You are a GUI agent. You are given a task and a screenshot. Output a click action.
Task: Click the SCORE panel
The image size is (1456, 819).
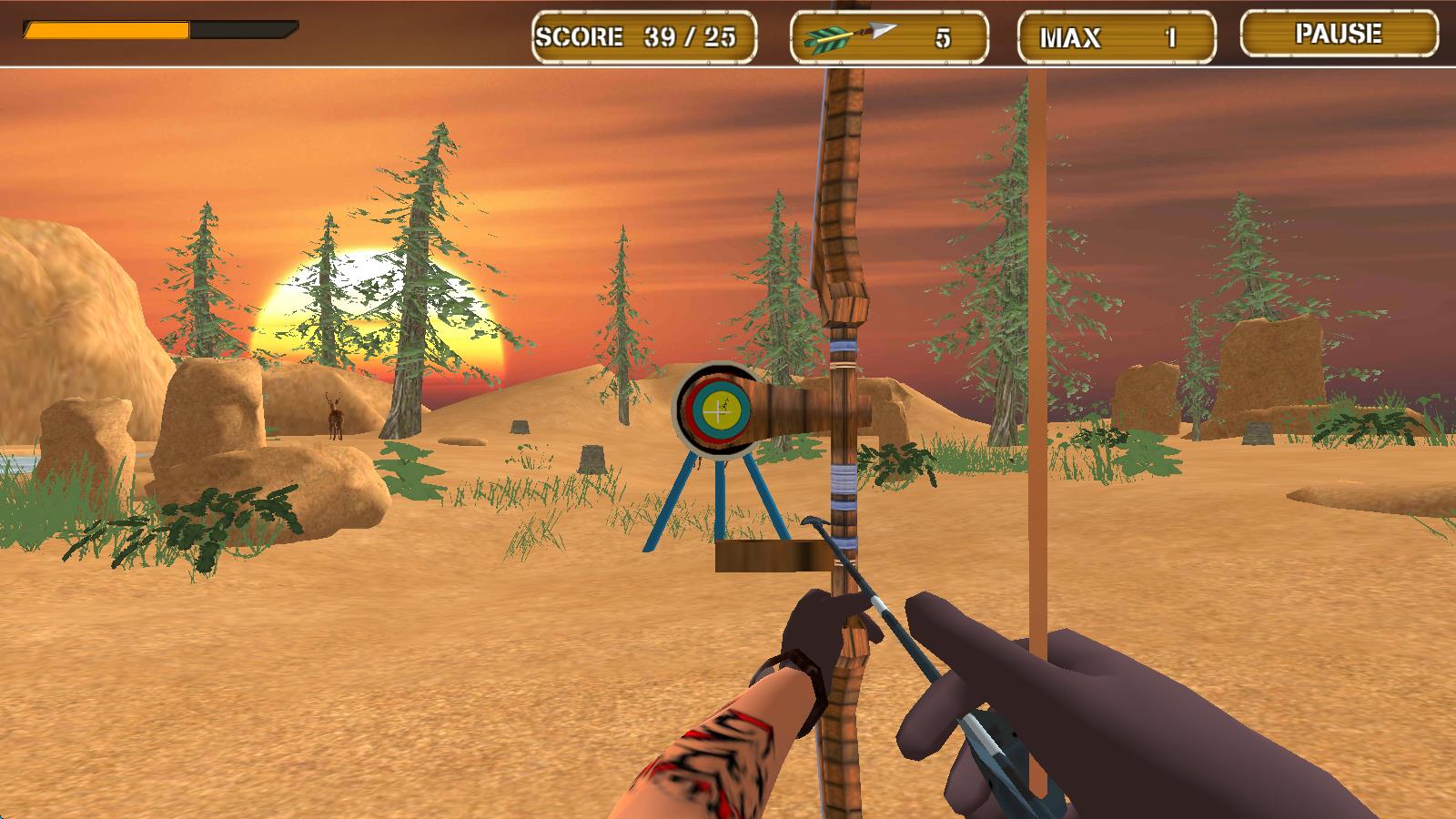[x=644, y=36]
